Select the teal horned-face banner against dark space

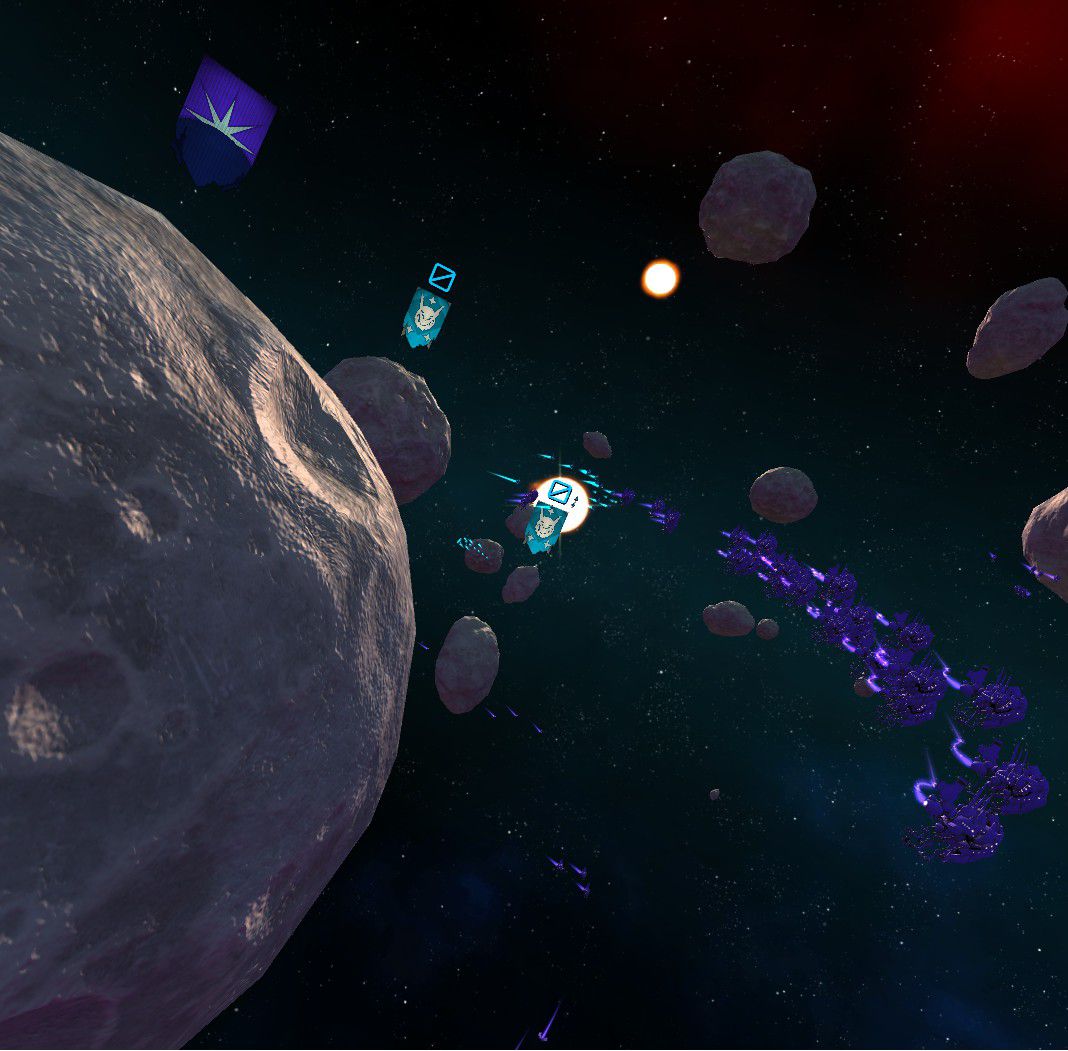[x=426, y=317]
